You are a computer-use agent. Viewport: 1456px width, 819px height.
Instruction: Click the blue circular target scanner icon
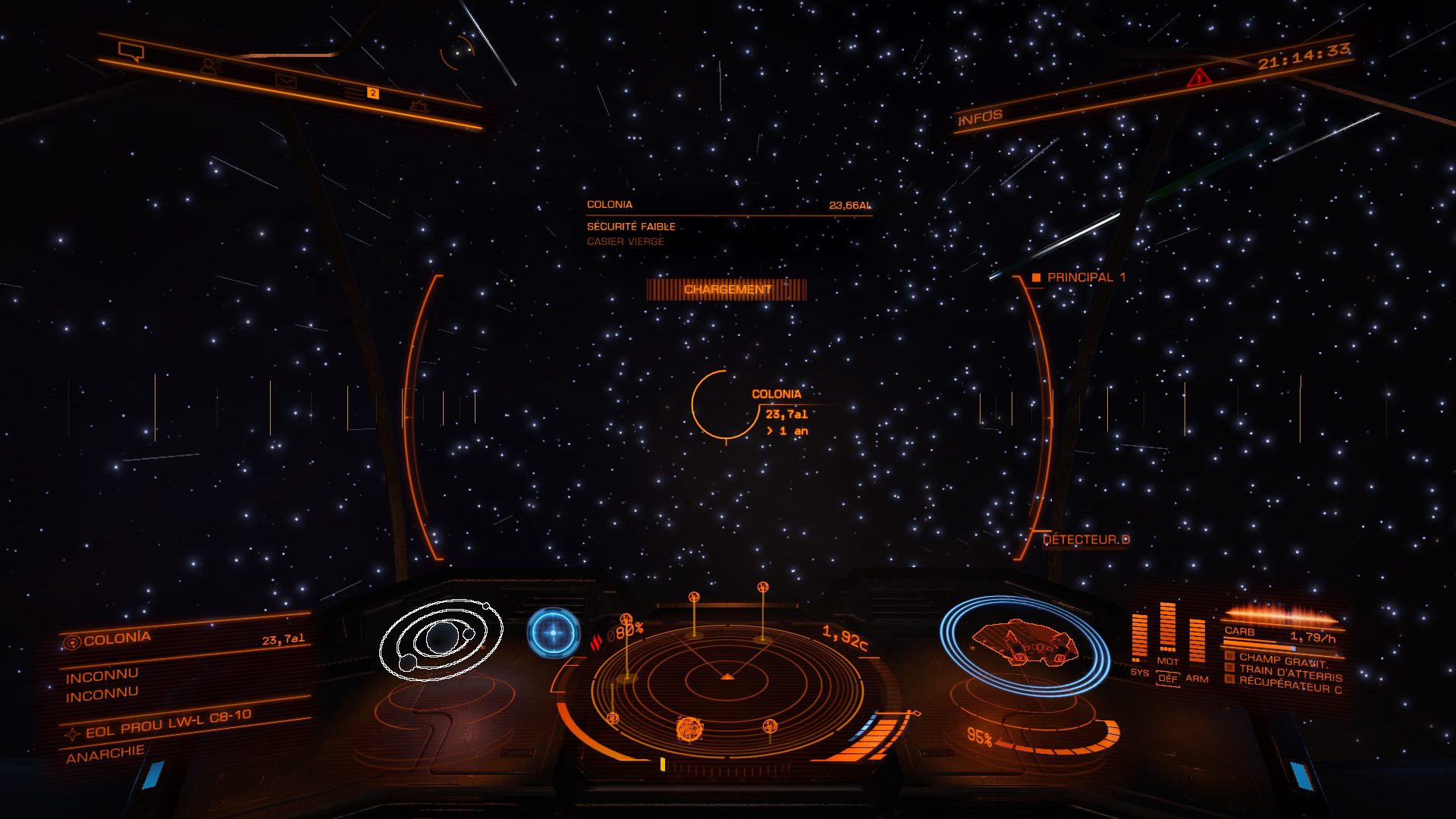click(x=554, y=632)
